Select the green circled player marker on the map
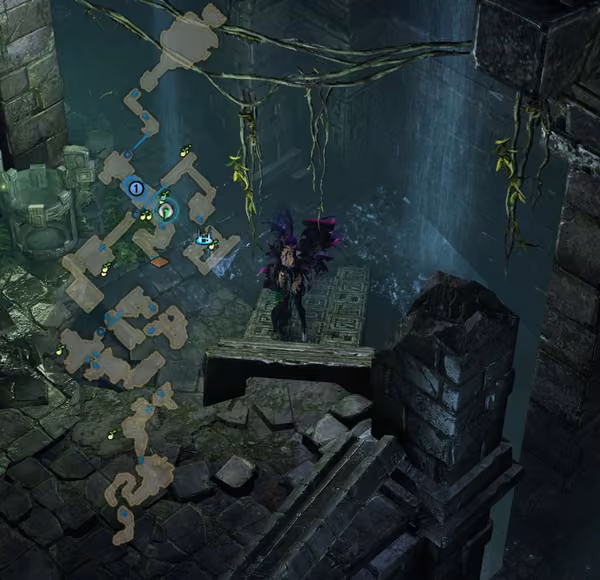Image resolution: width=600 pixels, height=580 pixels. coord(166,210)
